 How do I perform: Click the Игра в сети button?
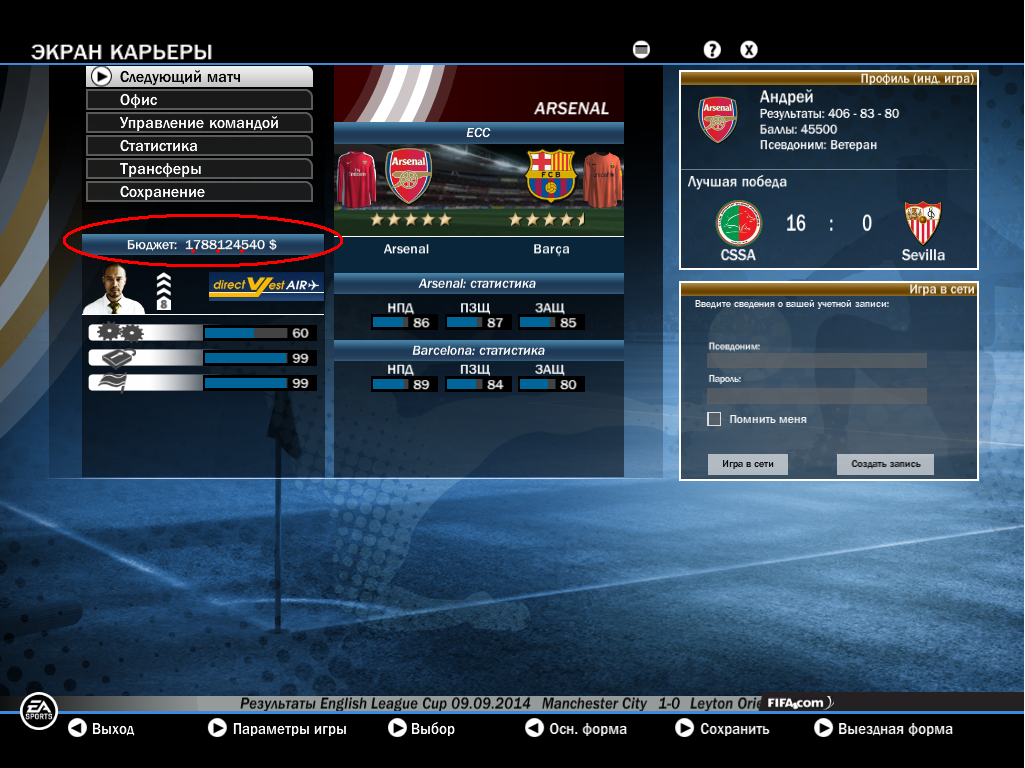tap(748, 464)
